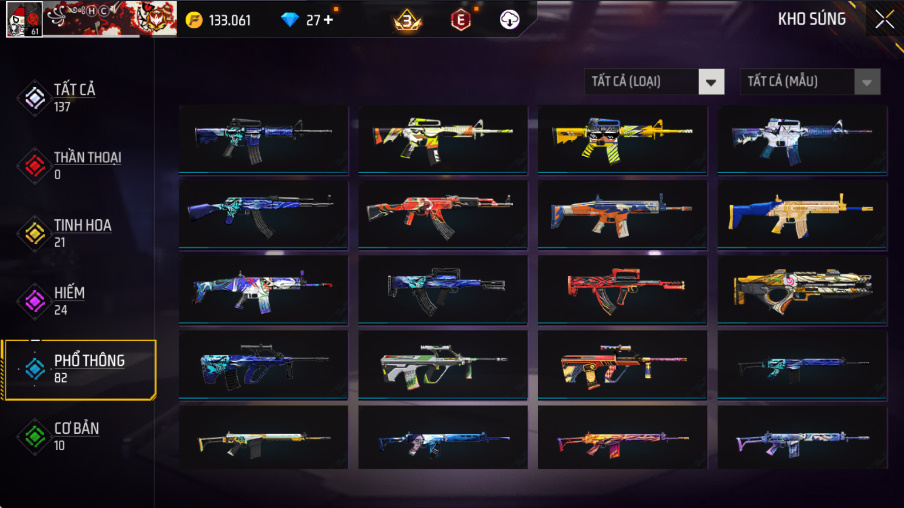Pick the red AK rifle skin

click(x=443, y=214)
